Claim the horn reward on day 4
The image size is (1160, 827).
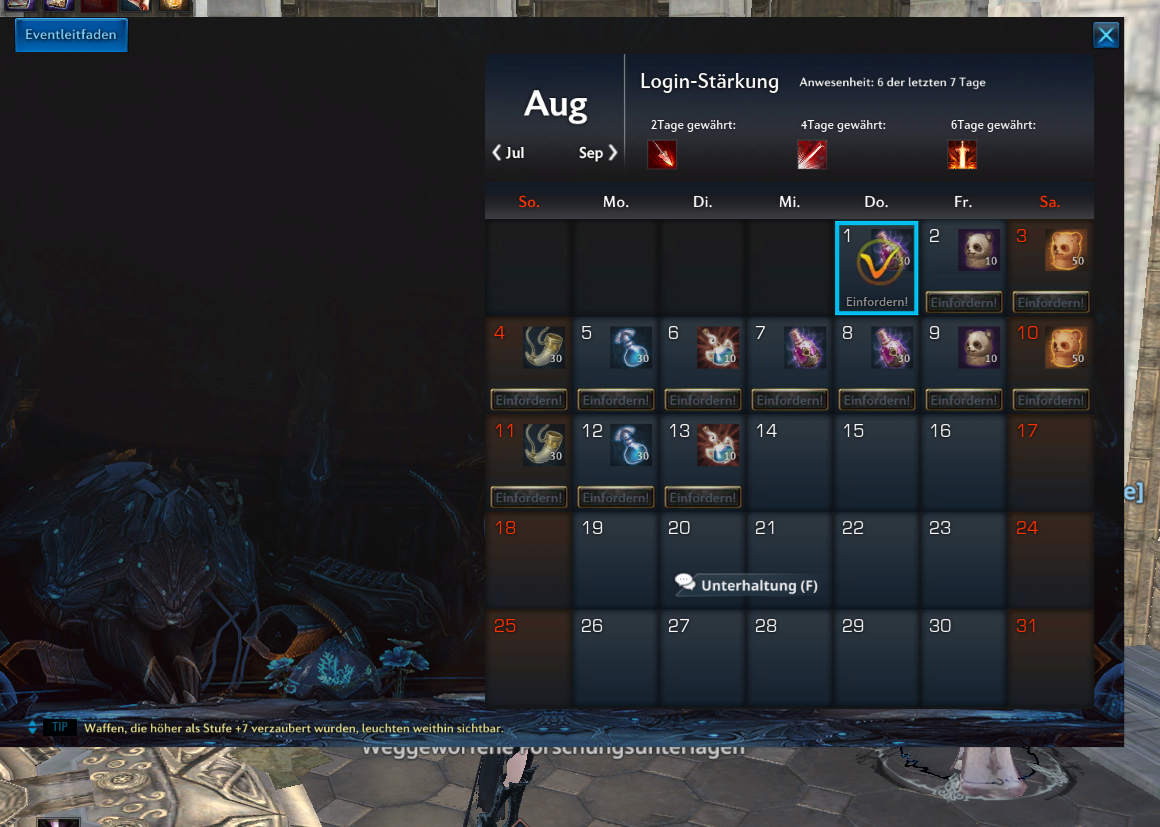[x=529, y=400]
